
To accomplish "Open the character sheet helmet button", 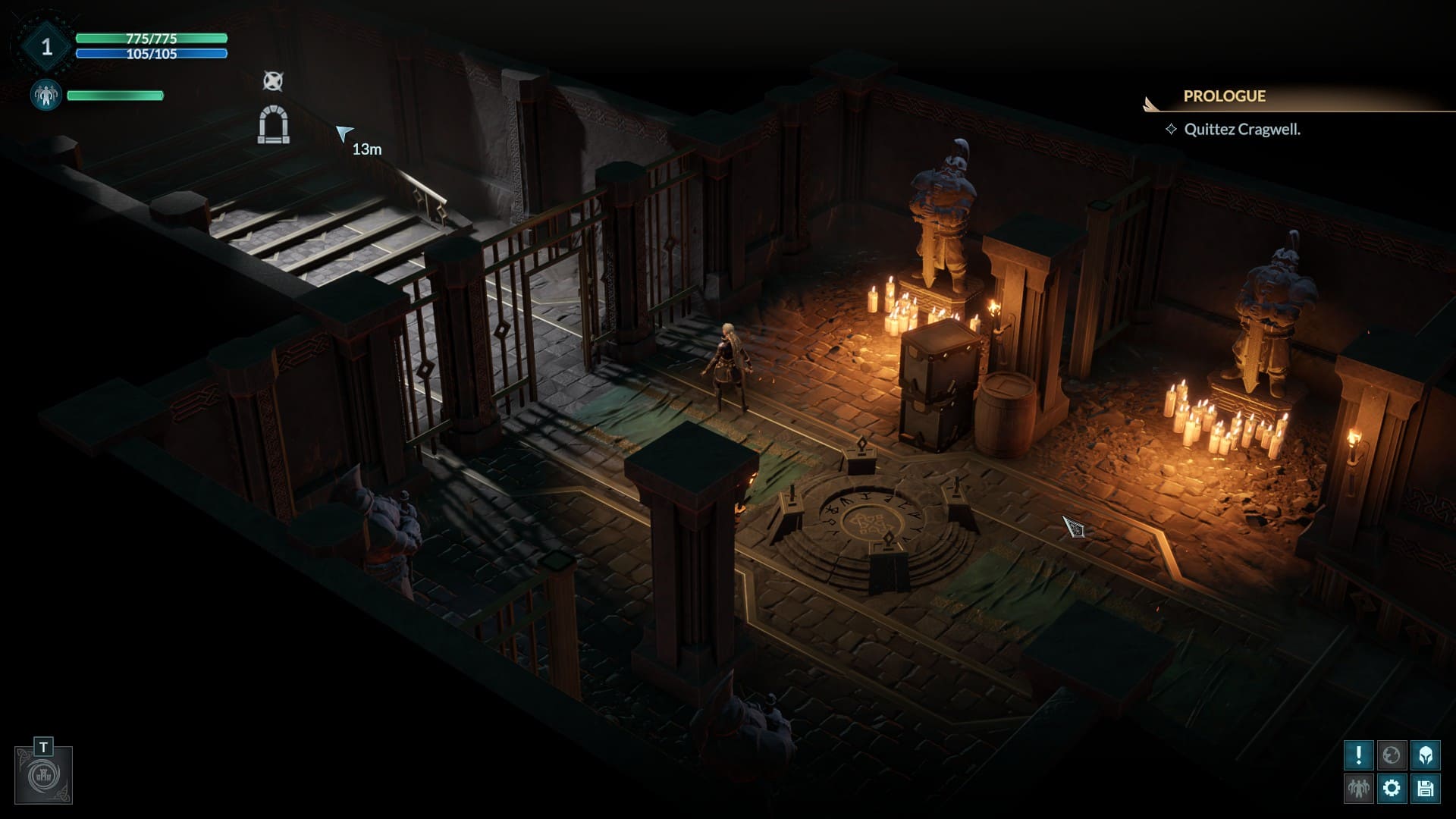I will click(1425, 755).
